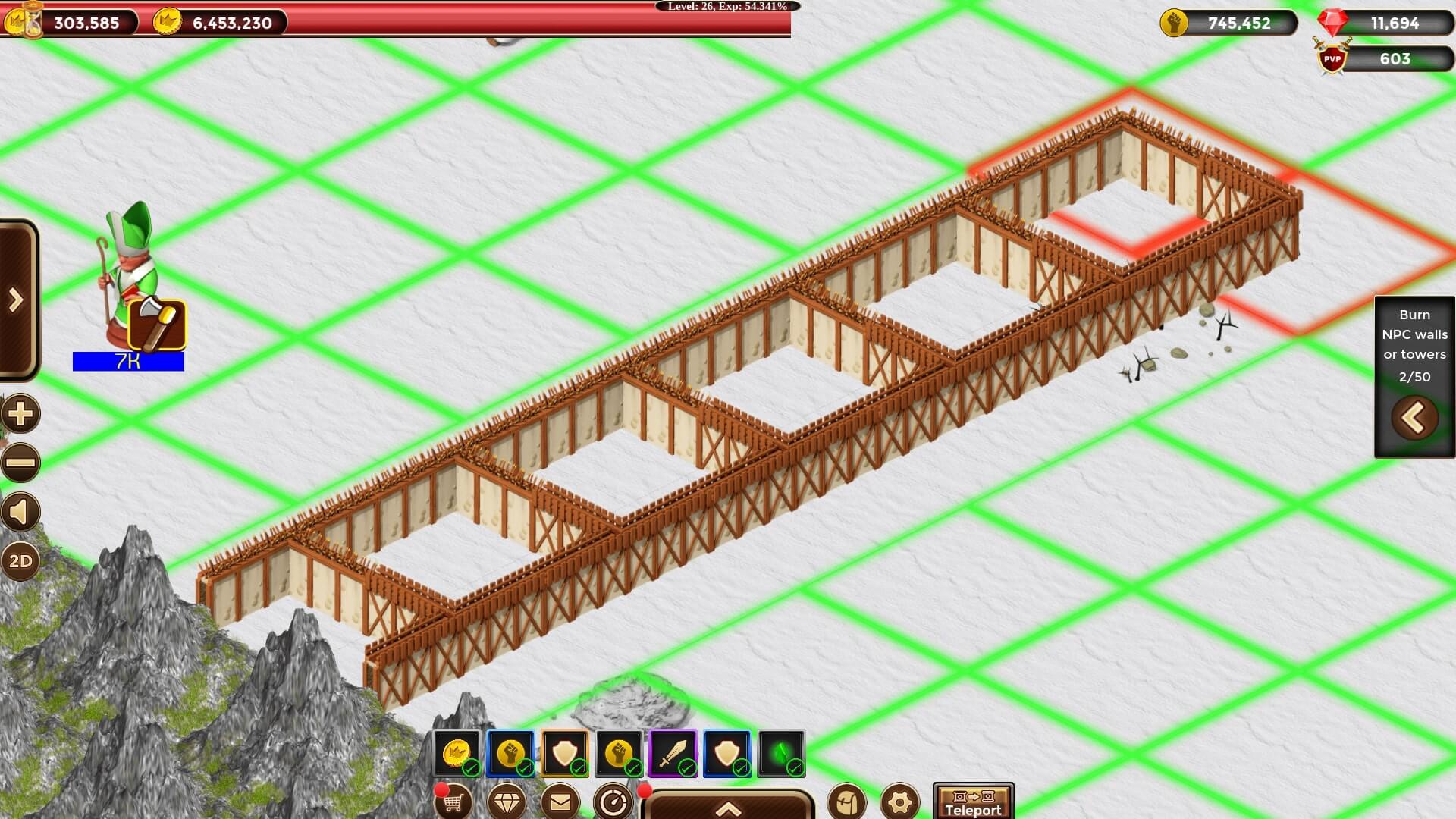Open the speedometer gauge menu
The image size is (1456, 819).
(x=613, y=802)
